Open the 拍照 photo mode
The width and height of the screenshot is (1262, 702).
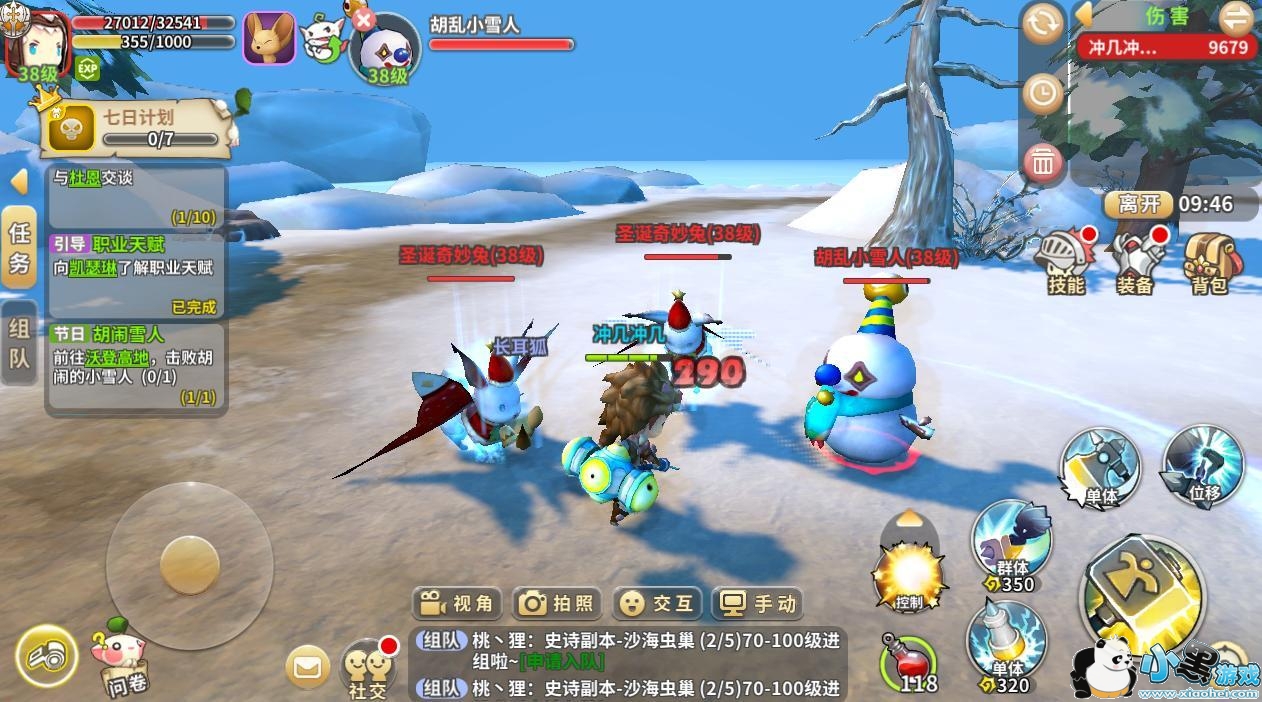pyautogui.click(x=557, y=603)
